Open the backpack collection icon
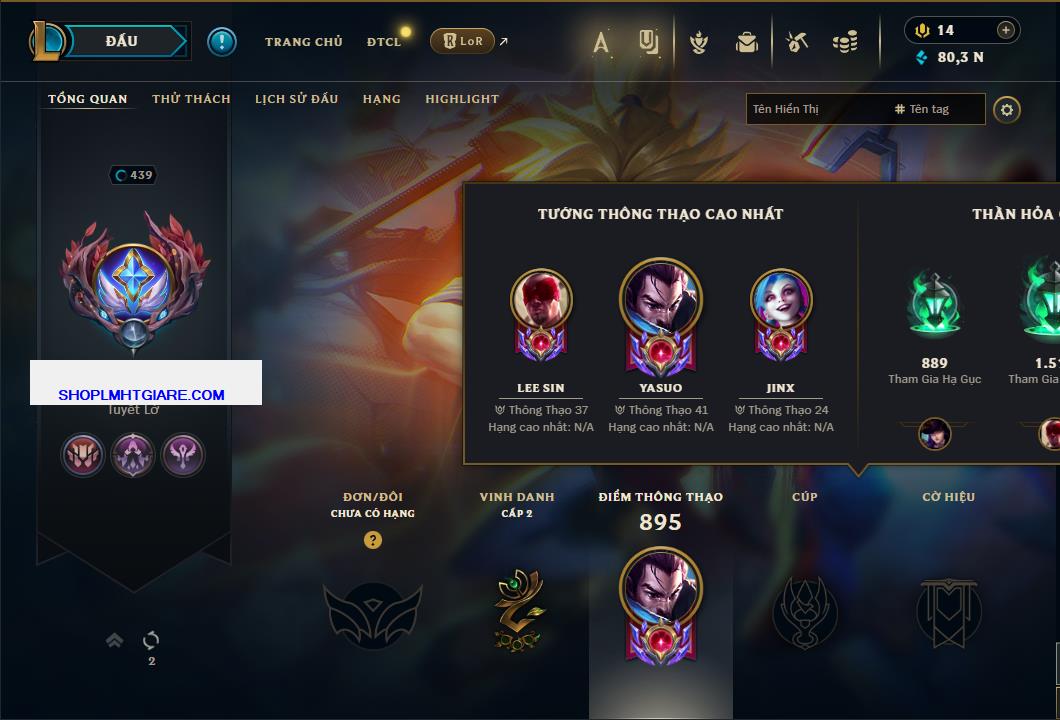 click(x=746, y=42)
